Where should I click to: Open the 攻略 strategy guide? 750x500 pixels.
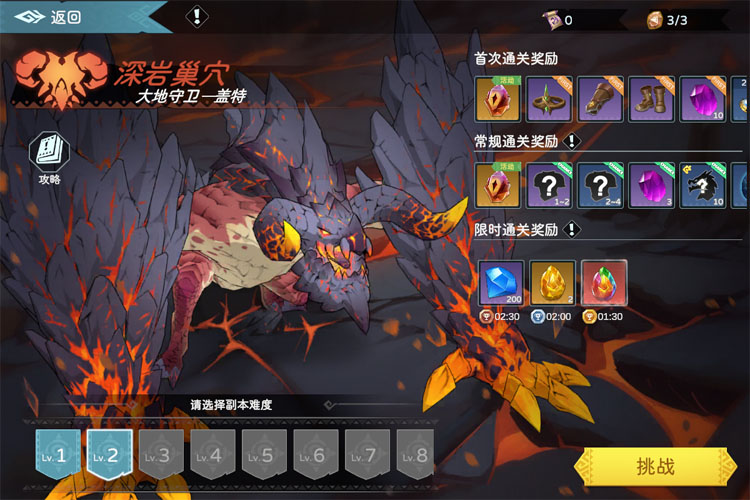50,157
